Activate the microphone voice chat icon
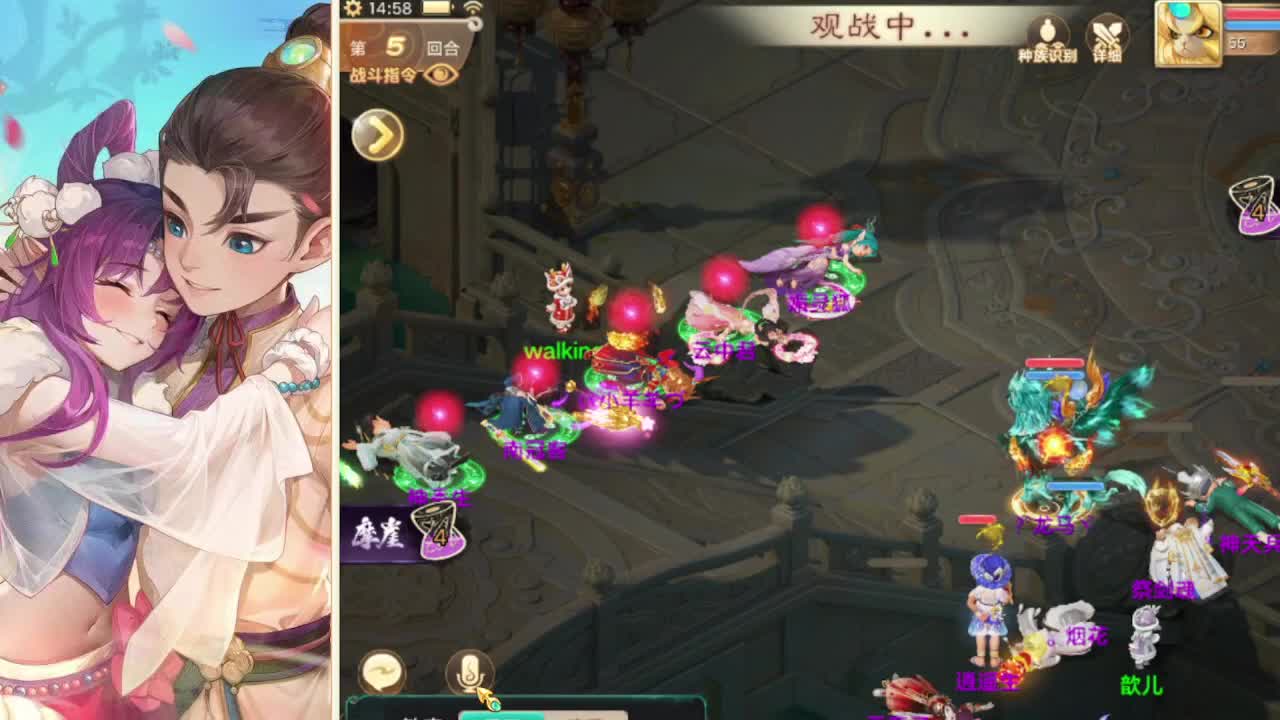This screenshot has height=720, width=1280. [469, 672]
